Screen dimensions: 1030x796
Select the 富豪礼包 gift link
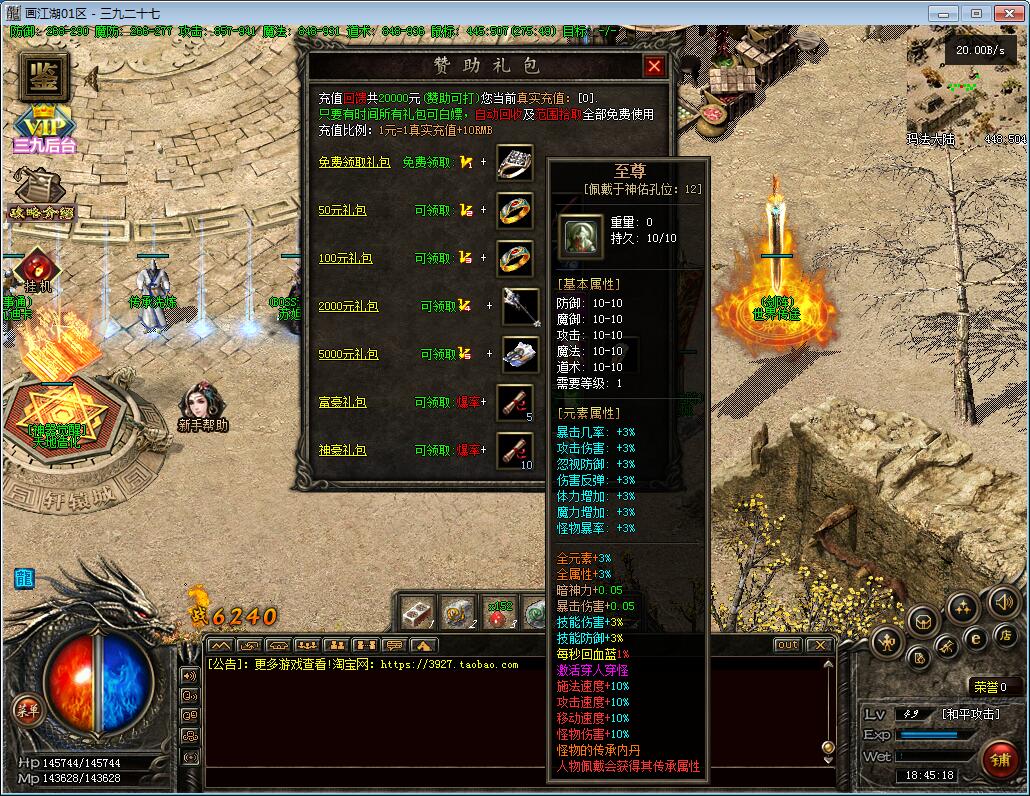pyautogui.click(x=342, y=402)
